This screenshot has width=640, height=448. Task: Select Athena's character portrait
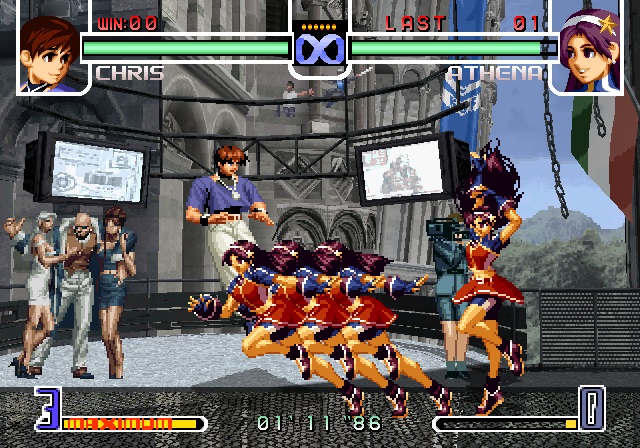click(589, 50)
